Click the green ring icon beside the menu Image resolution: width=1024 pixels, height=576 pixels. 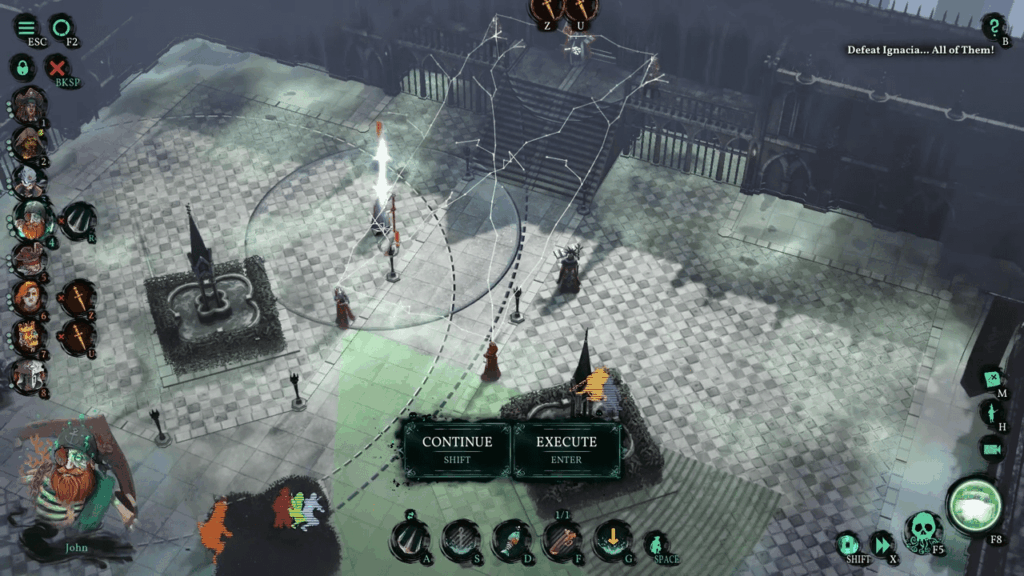[x=62, y=27]
